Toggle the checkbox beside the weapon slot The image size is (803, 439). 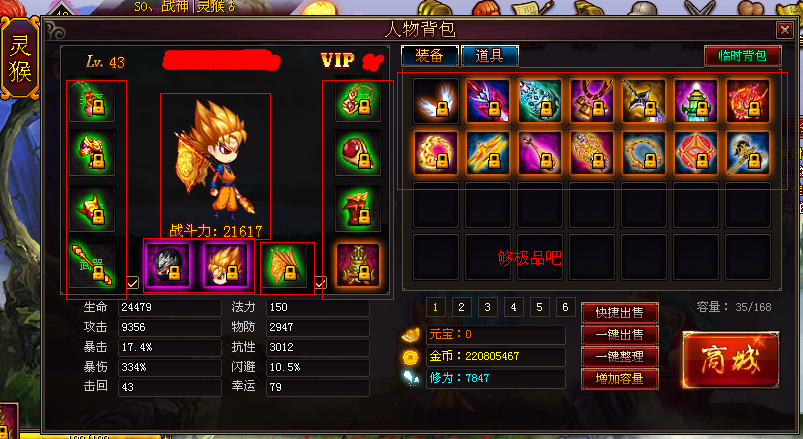[x=134, y=283]
